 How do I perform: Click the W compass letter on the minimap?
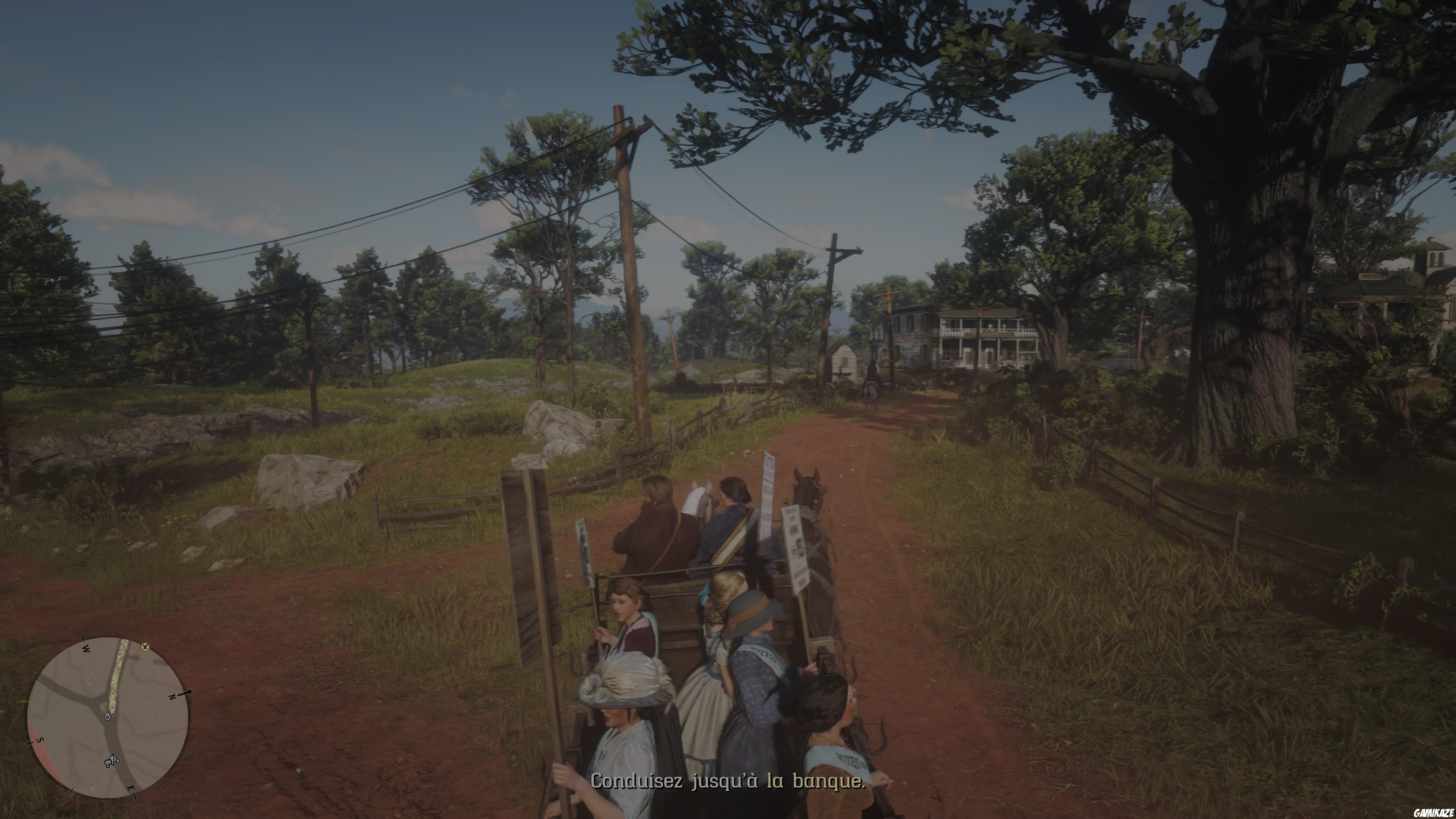[x=86, y=649]
